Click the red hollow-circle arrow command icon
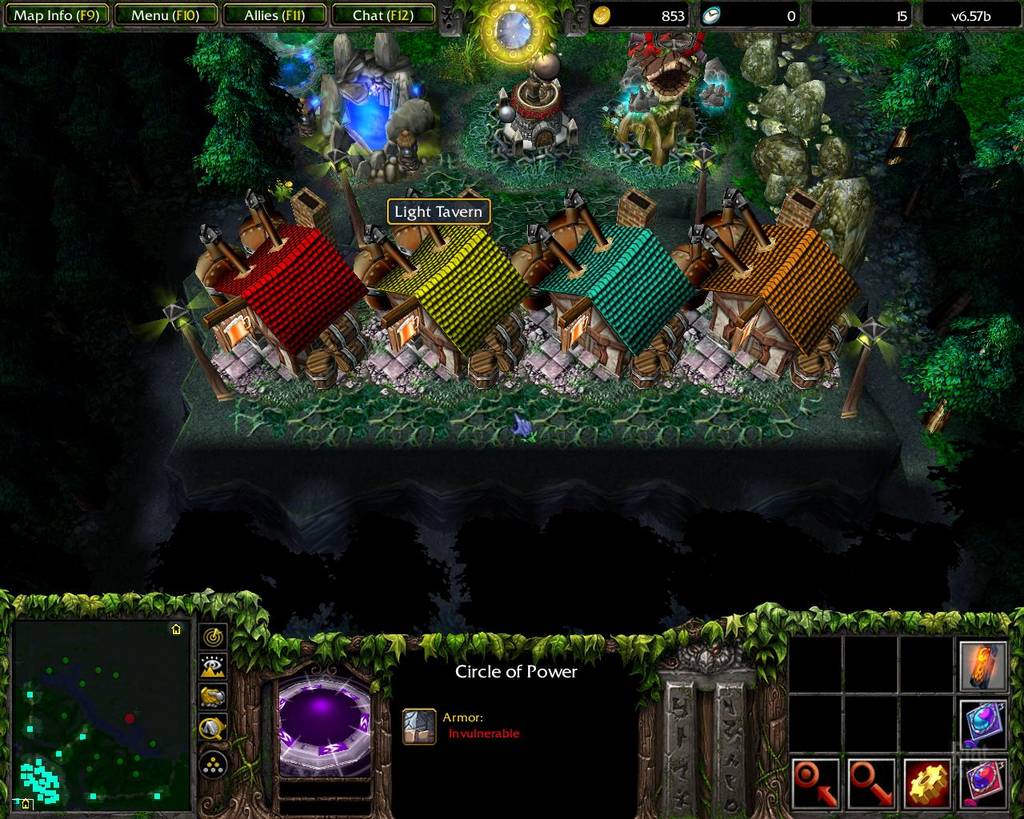 (x=871, y=783)
